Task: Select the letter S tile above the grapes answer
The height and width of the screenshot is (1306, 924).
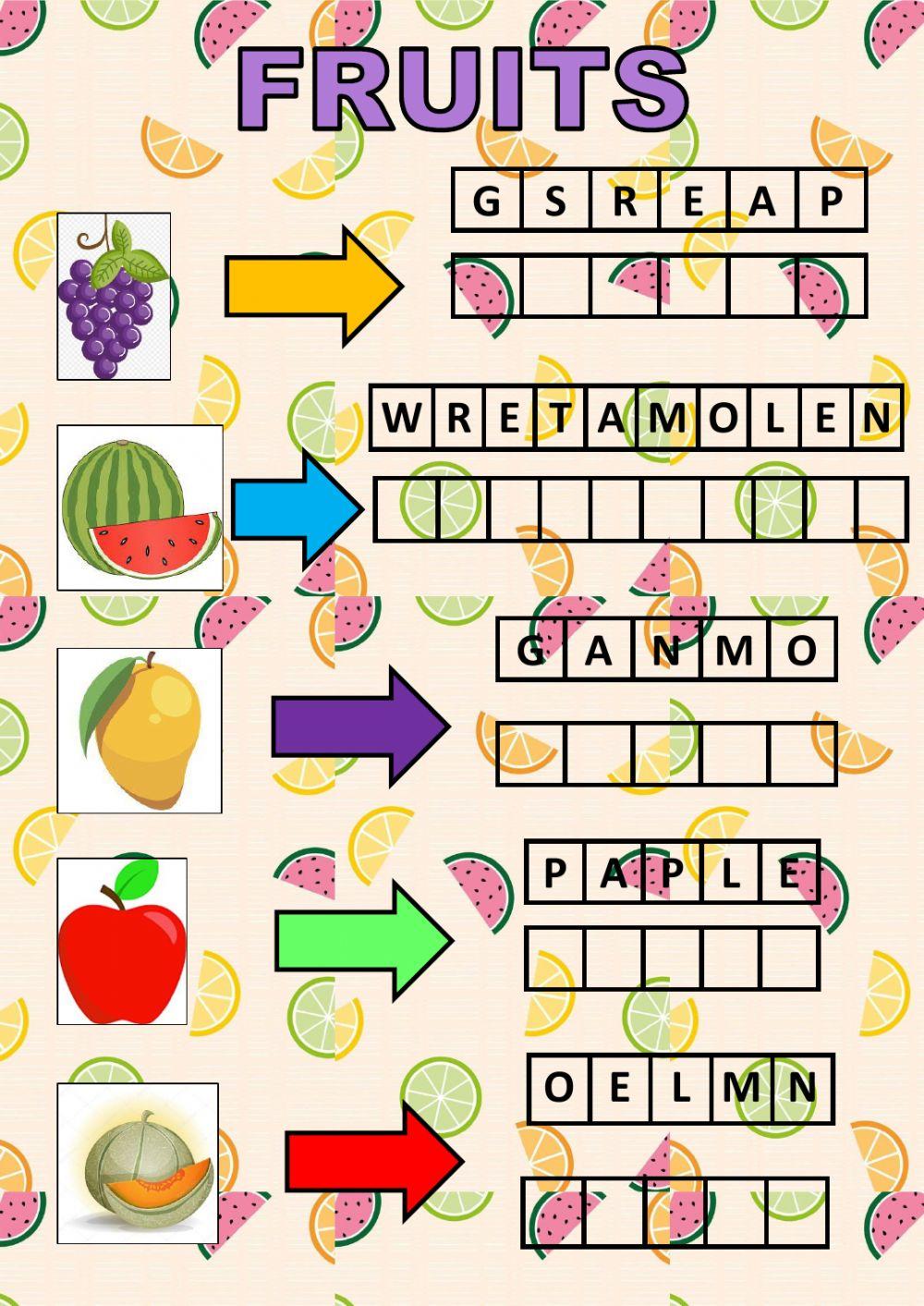Action: coord(555,201)
